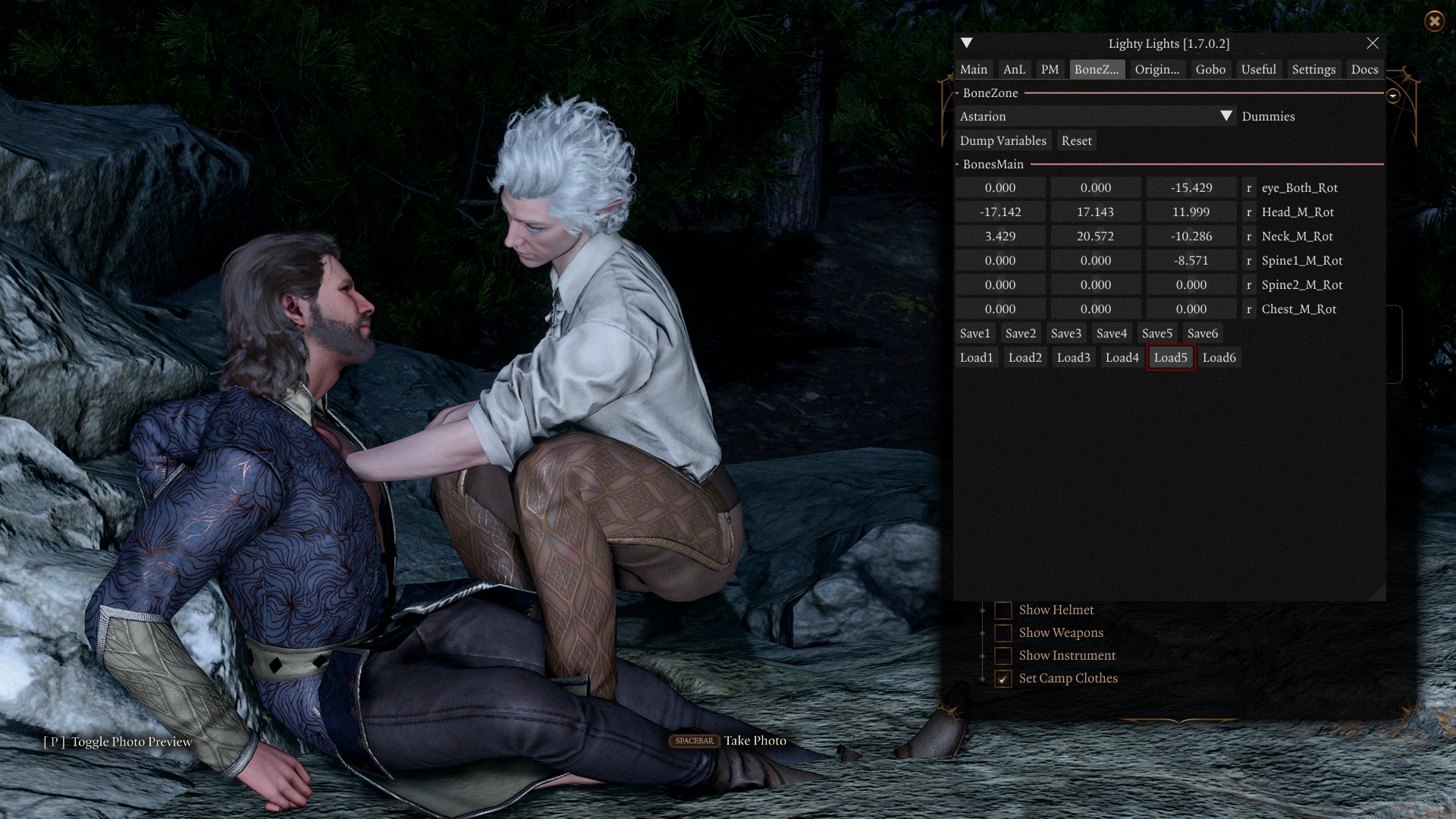
Task: Open the Astarion character dropdown
Action: pos(1225,116)
